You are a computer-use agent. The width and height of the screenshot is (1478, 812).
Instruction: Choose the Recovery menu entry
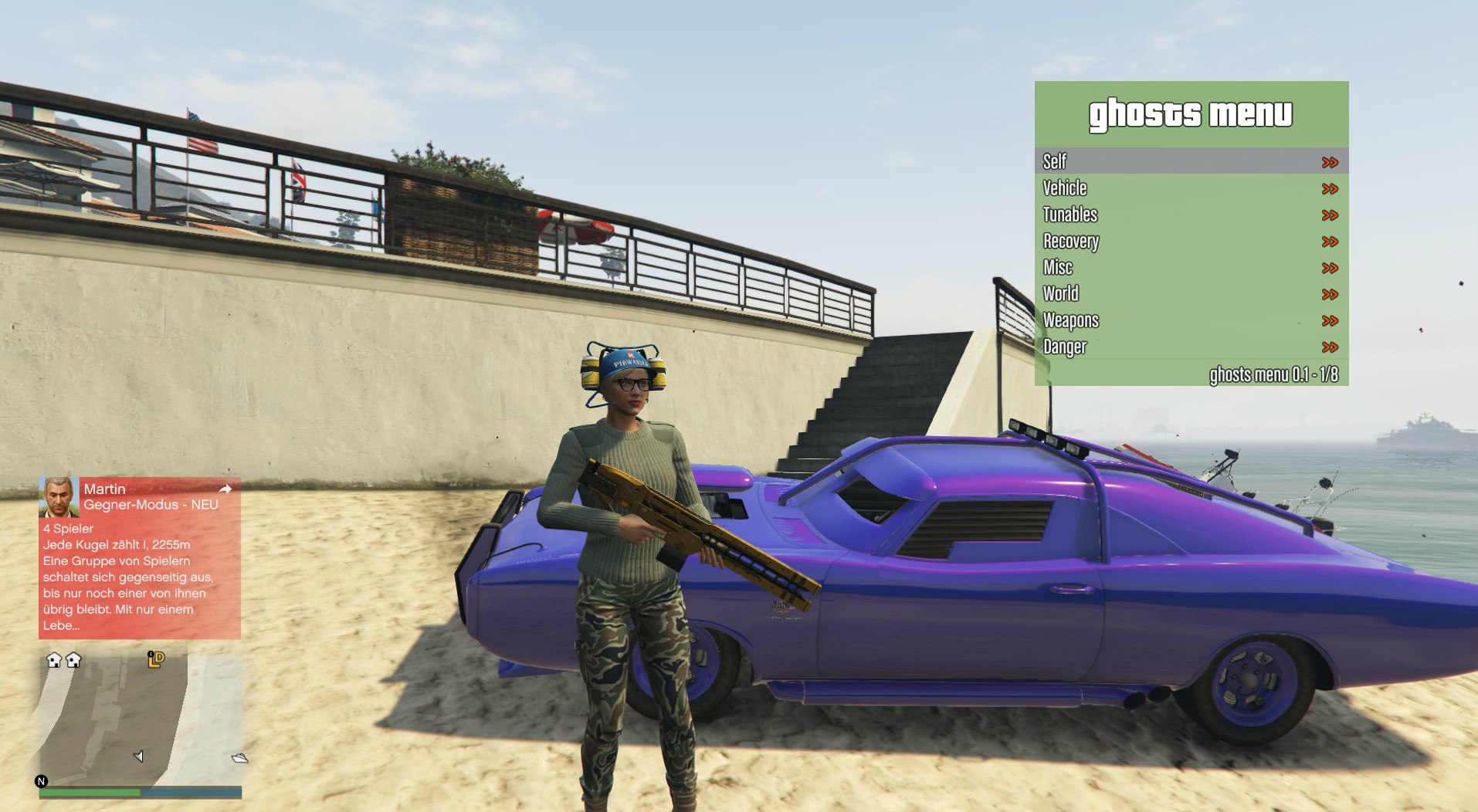pyautogui.click(x=1191, y=242)
